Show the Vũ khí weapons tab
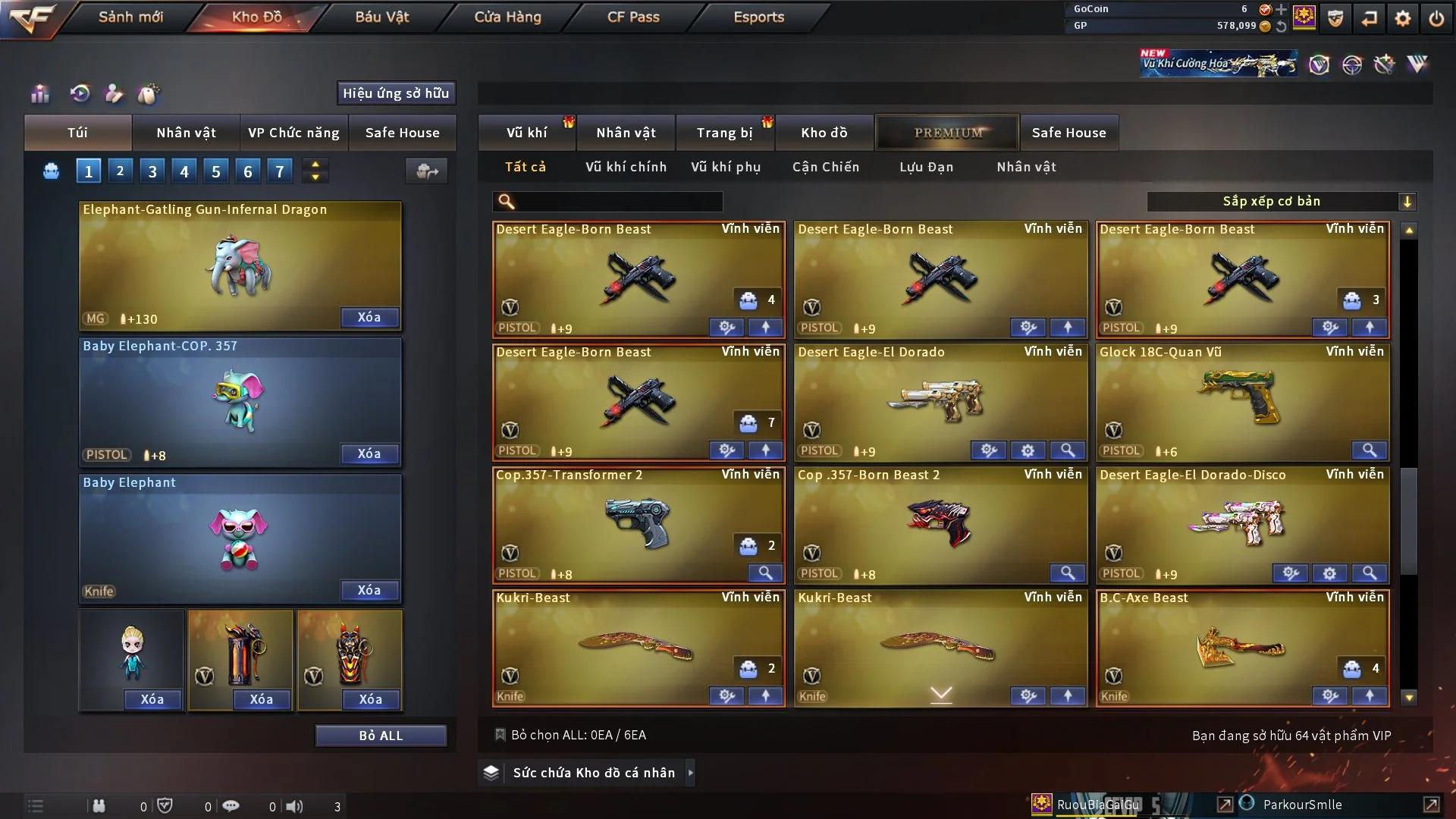1456x819 pixels. click(x=526, y=133)
